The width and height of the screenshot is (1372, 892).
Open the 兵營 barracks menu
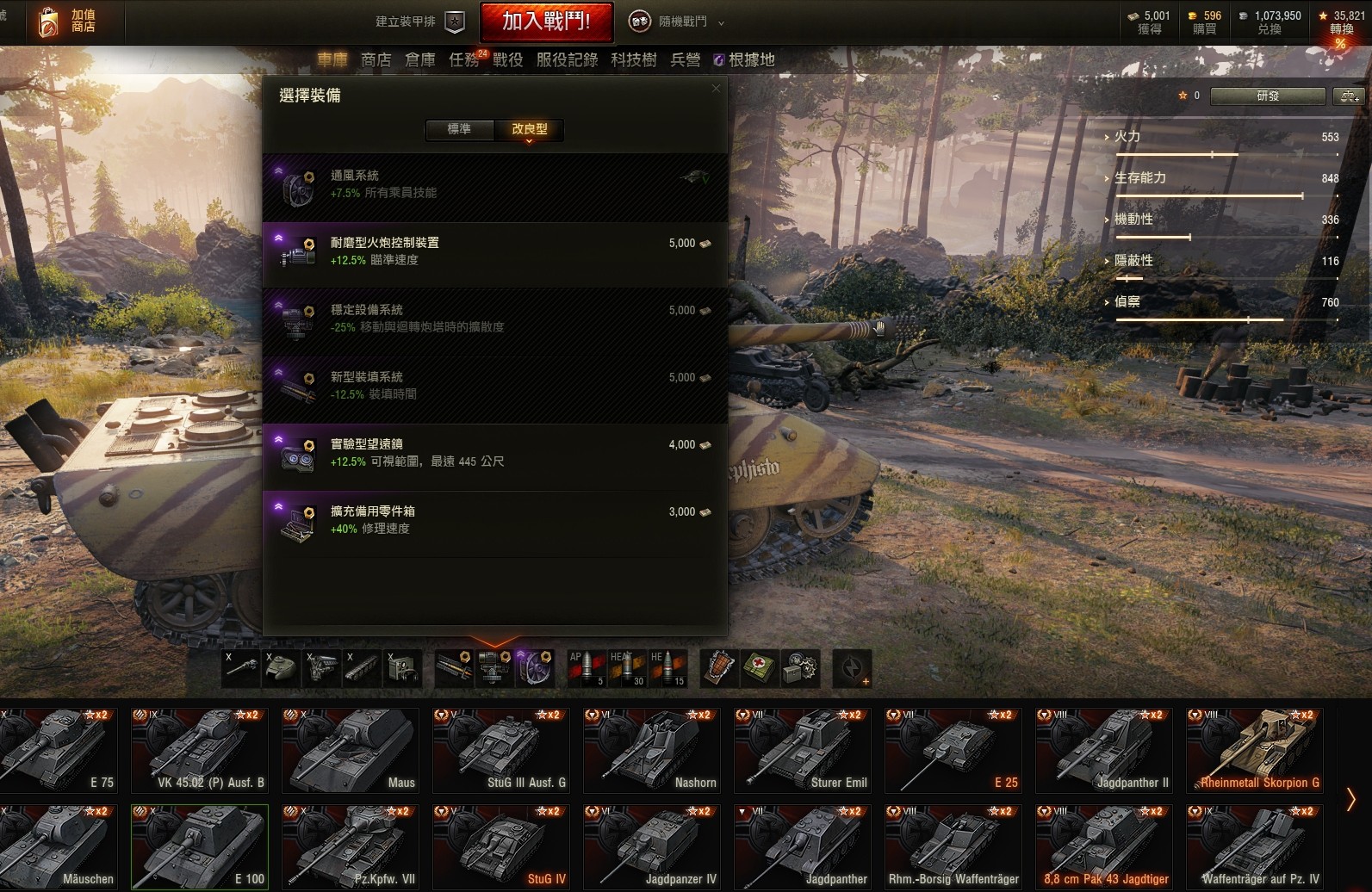tap(685, 59)
